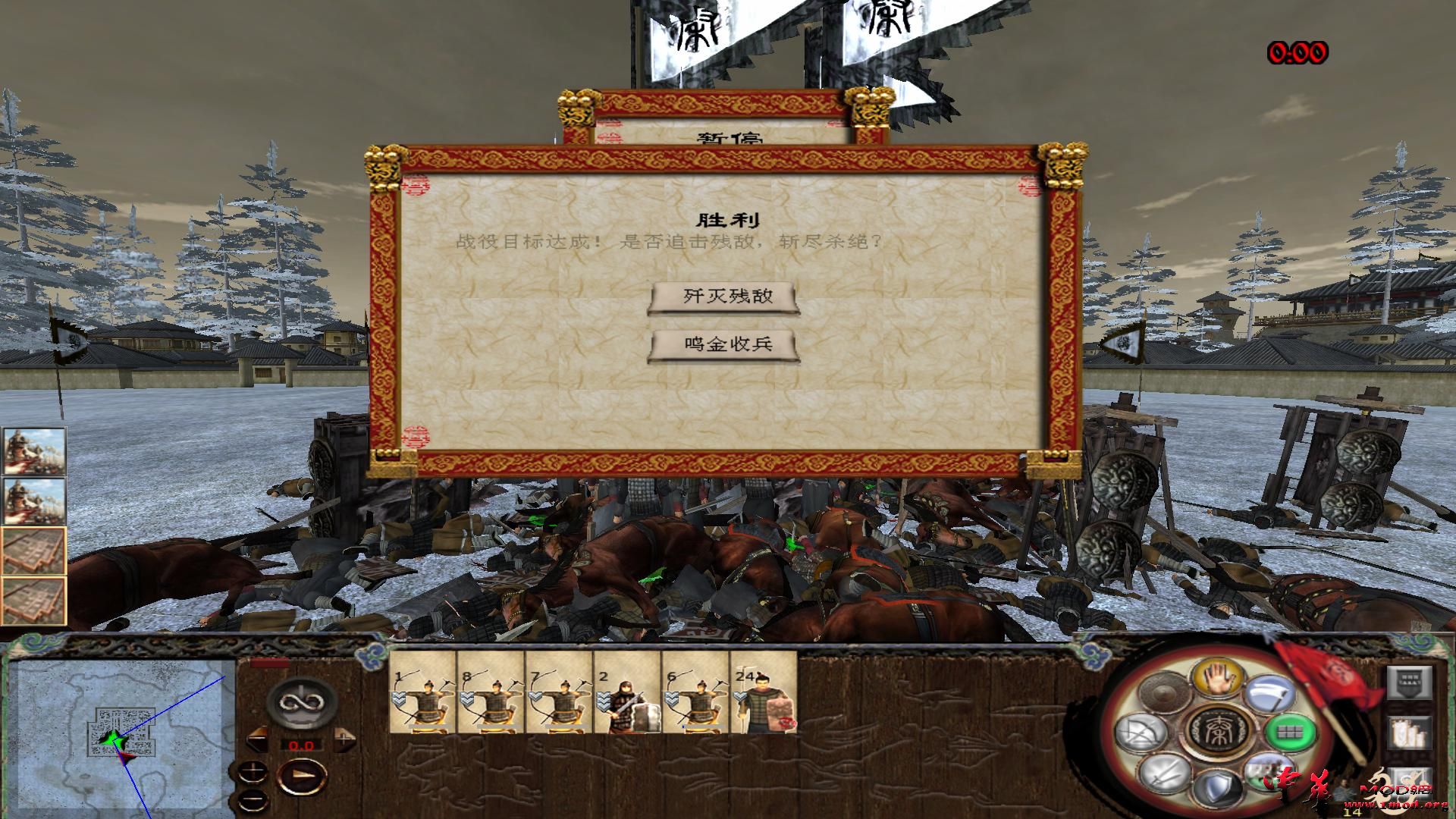The height and width of the screenshot is (819, 1456).
Task: Expand game speed with the right arrow
Action: [345, 741]
